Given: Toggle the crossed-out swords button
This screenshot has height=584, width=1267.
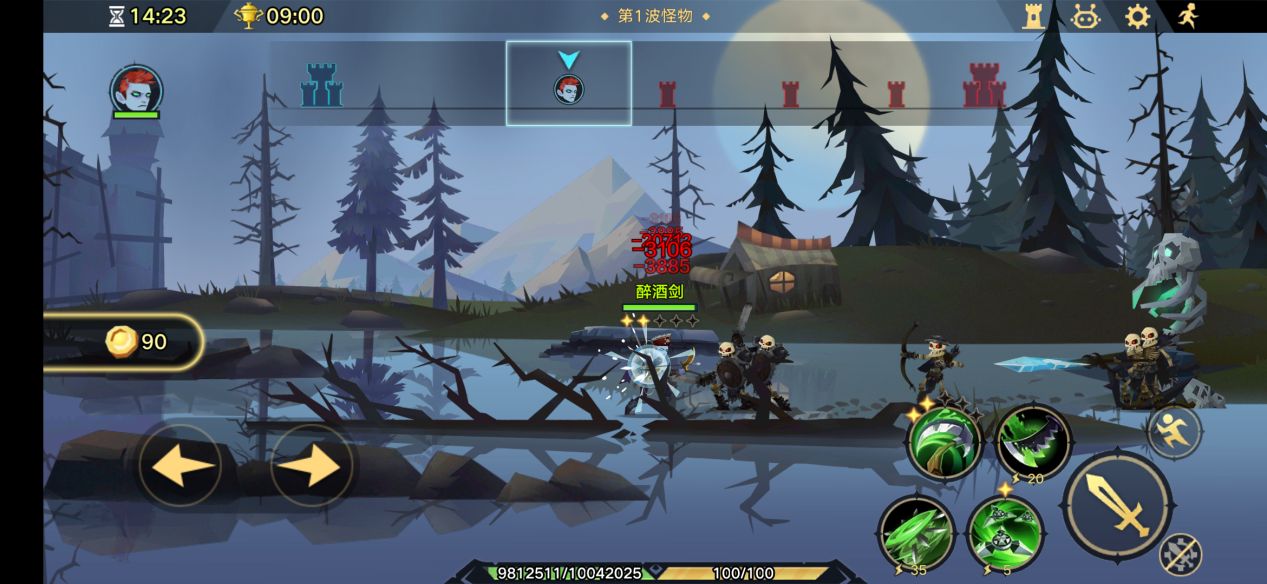Looking at the screenshot, I should click(1180, 553).
